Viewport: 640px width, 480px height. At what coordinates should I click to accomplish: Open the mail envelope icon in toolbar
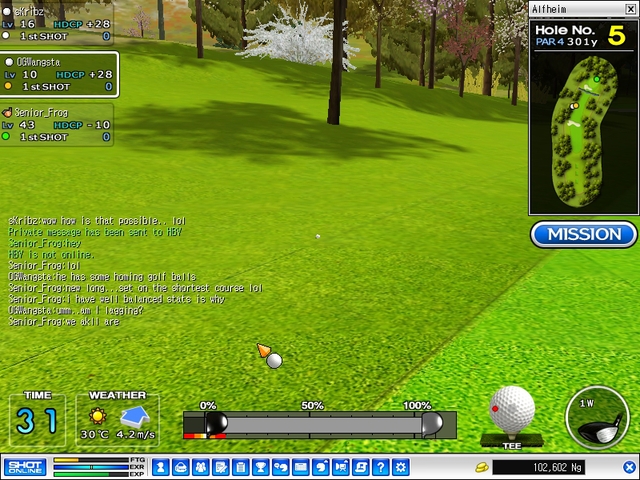tap(300, 467)
